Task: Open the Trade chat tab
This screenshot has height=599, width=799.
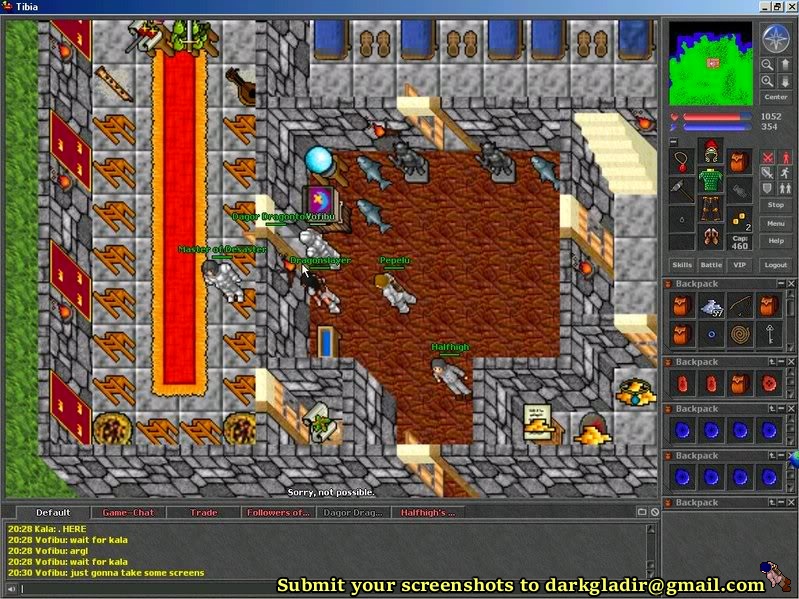Action: coord(204,512)
